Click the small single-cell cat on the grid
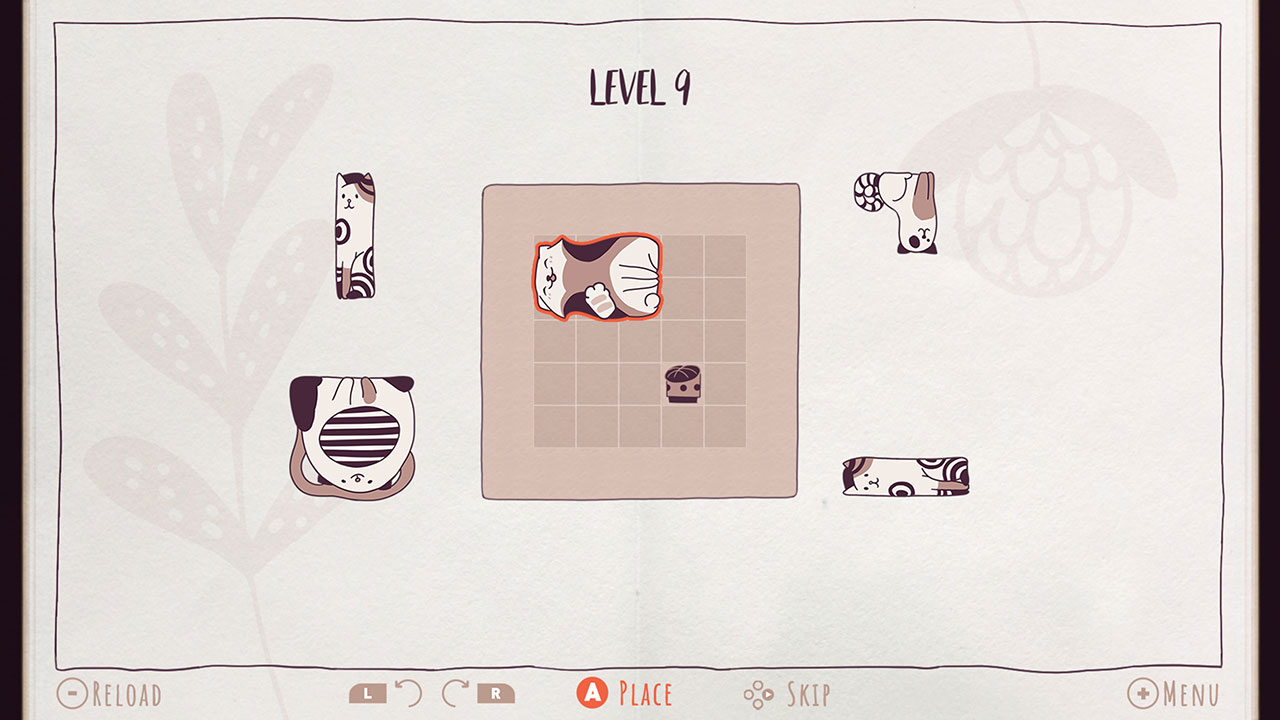 [681, 381]
